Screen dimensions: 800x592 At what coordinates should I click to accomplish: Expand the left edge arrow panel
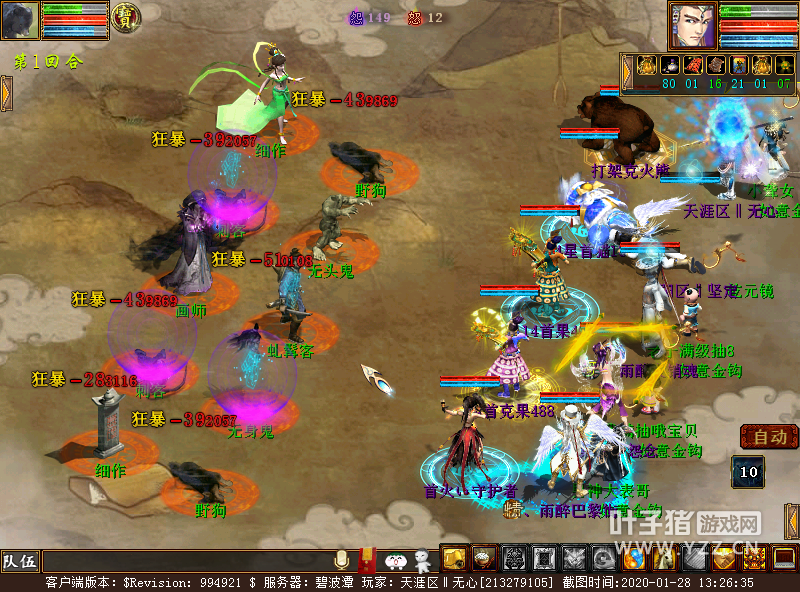5,93
